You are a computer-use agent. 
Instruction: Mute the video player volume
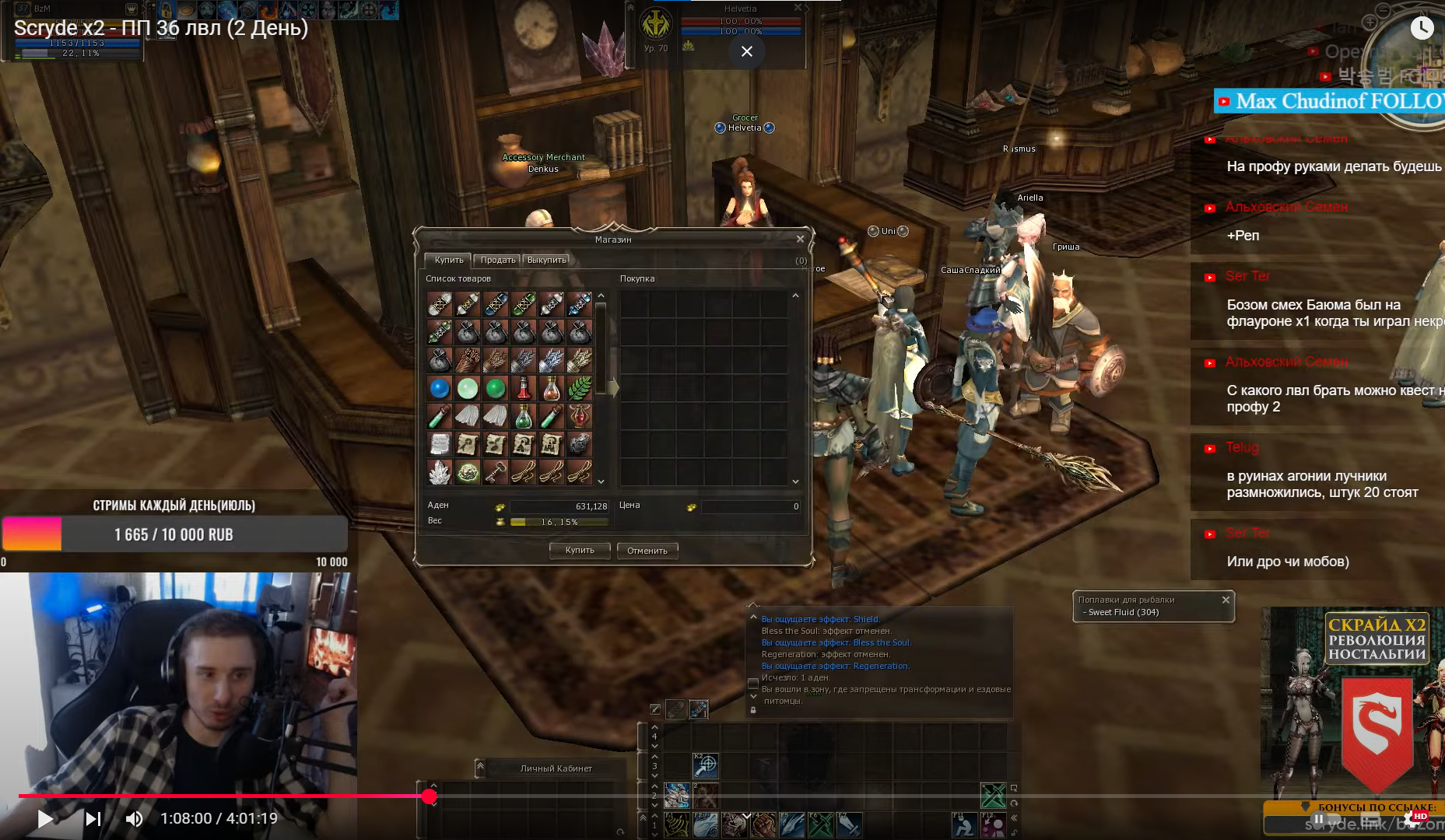(135, 818)
